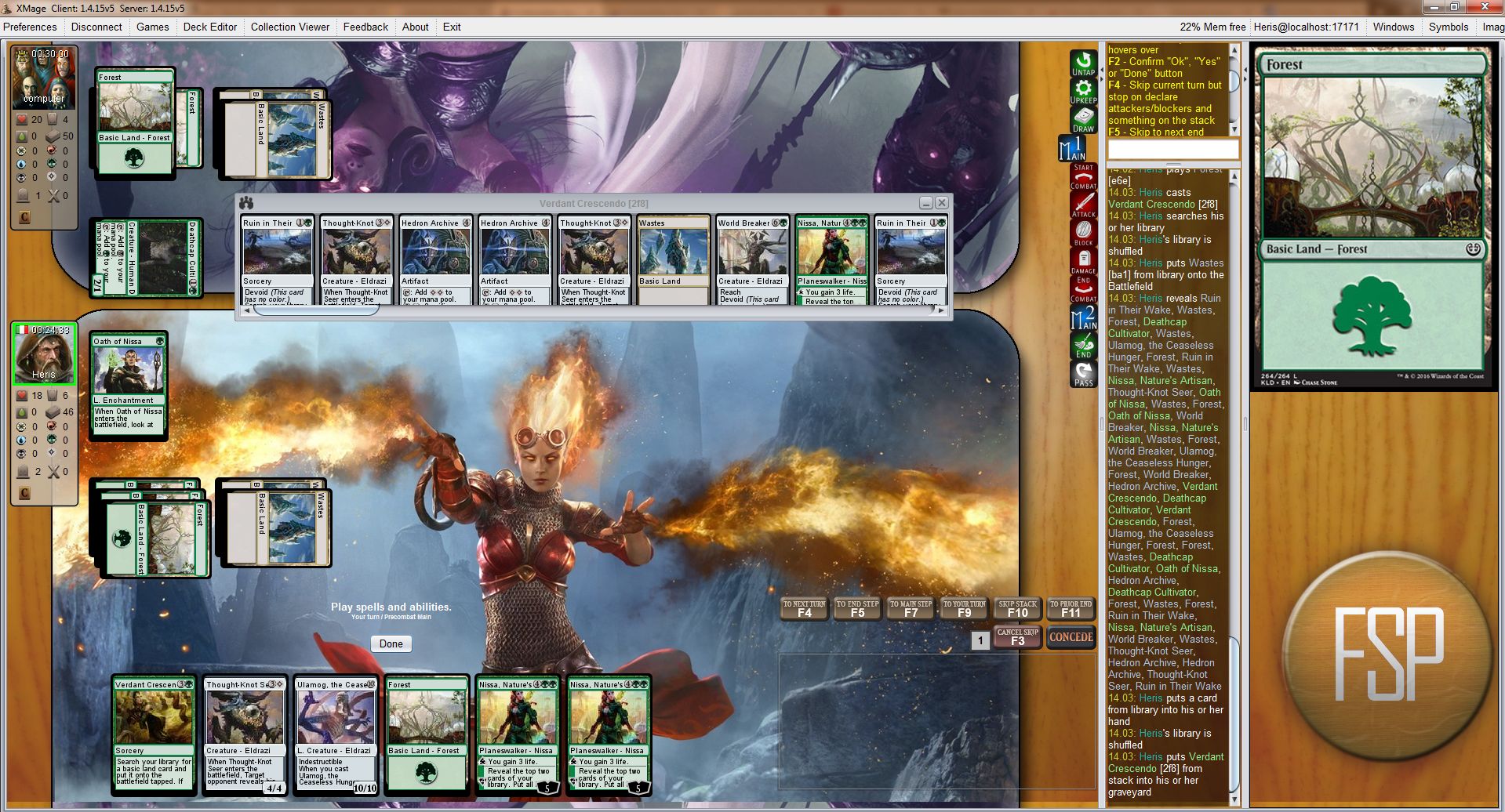This screenshot has height=812, width=1505.
Task: Skip to next turn with F4 button
Action: [x=804, y=609]
